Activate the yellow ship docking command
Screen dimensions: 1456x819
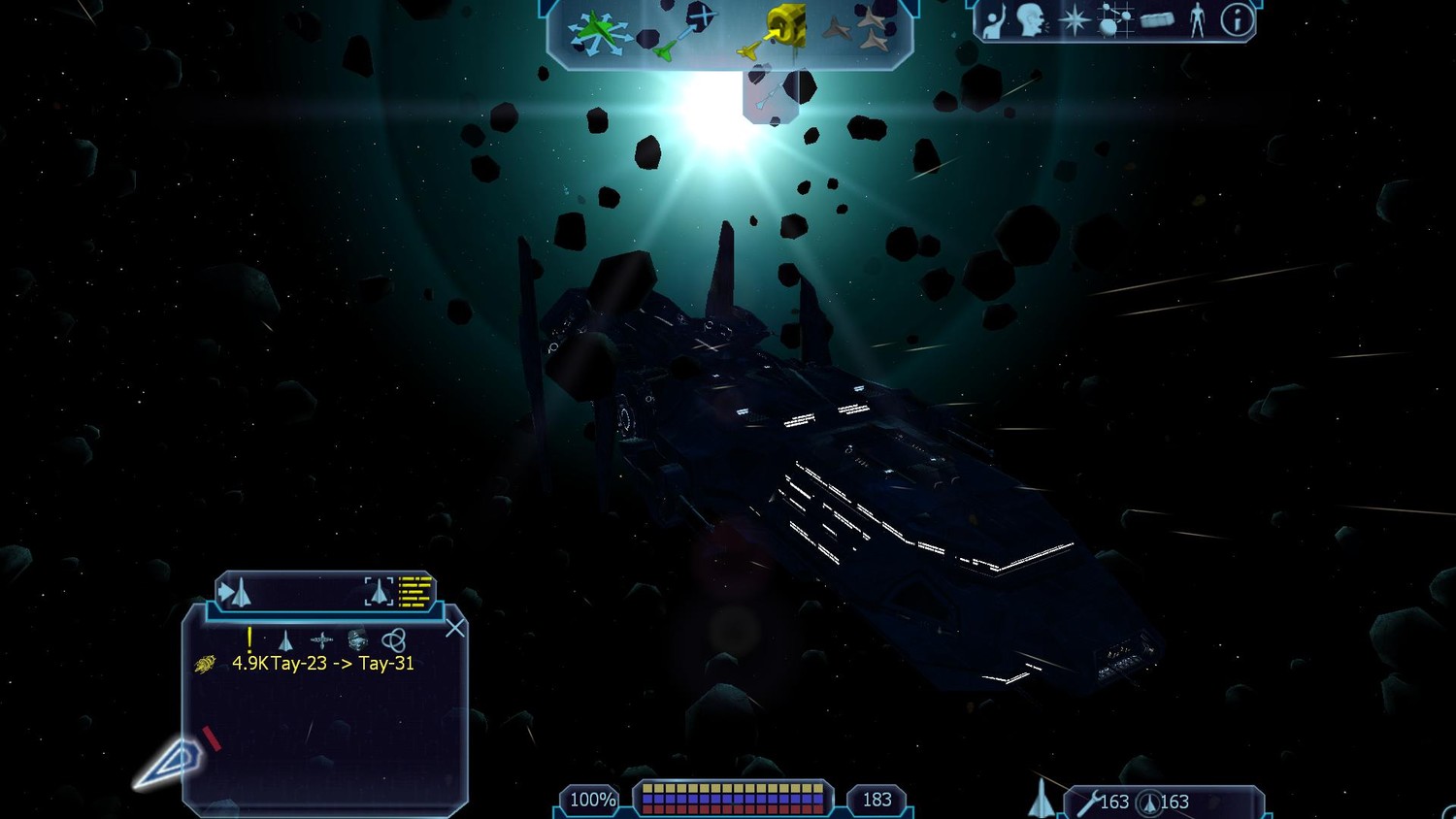click(x=777, y=31)
